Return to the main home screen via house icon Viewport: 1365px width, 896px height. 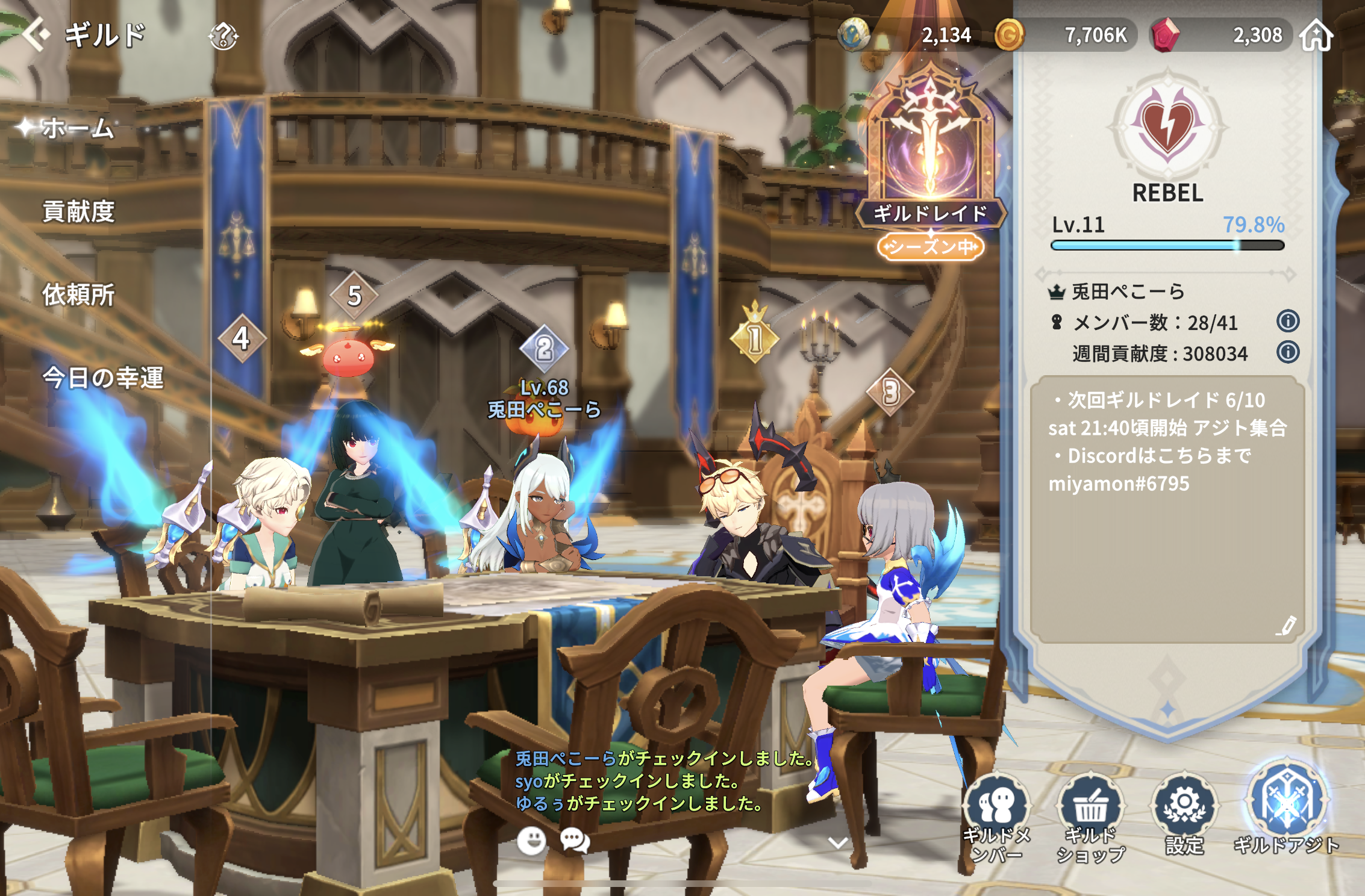click(x=1316, y=35)
